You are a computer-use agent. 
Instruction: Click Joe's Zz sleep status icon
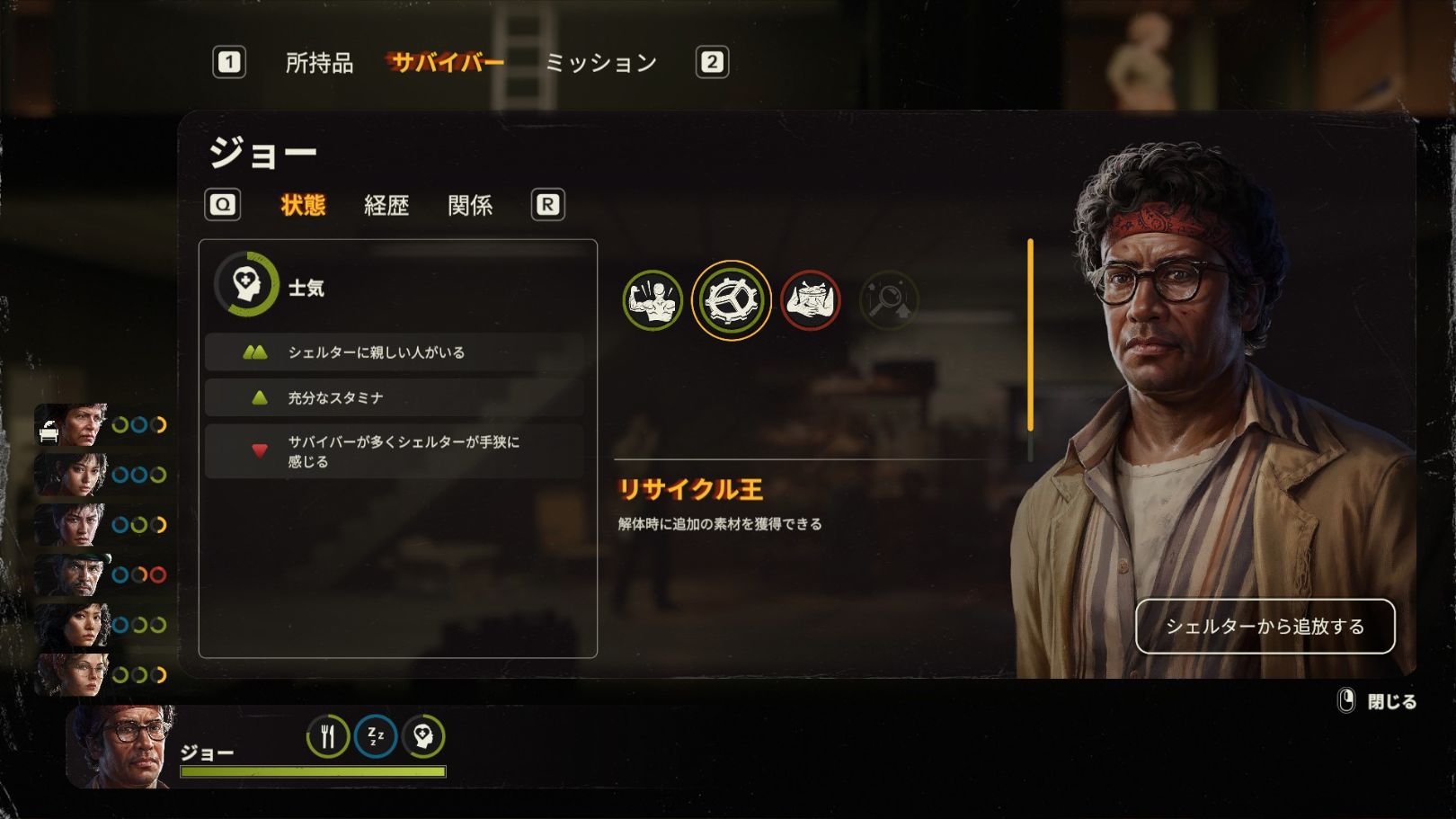coord(376,737)
